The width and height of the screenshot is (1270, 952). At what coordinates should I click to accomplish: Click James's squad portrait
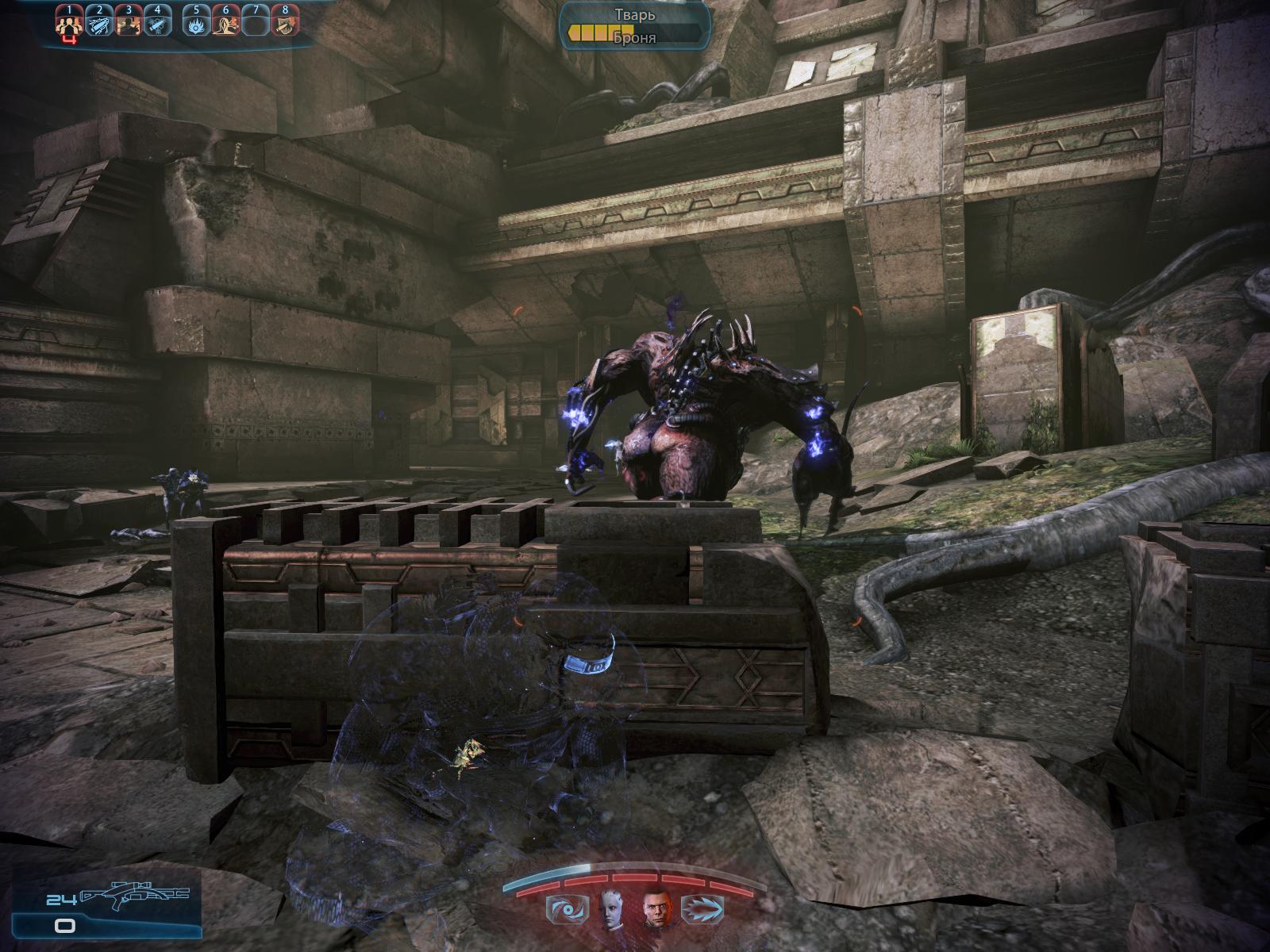point(656,906)
